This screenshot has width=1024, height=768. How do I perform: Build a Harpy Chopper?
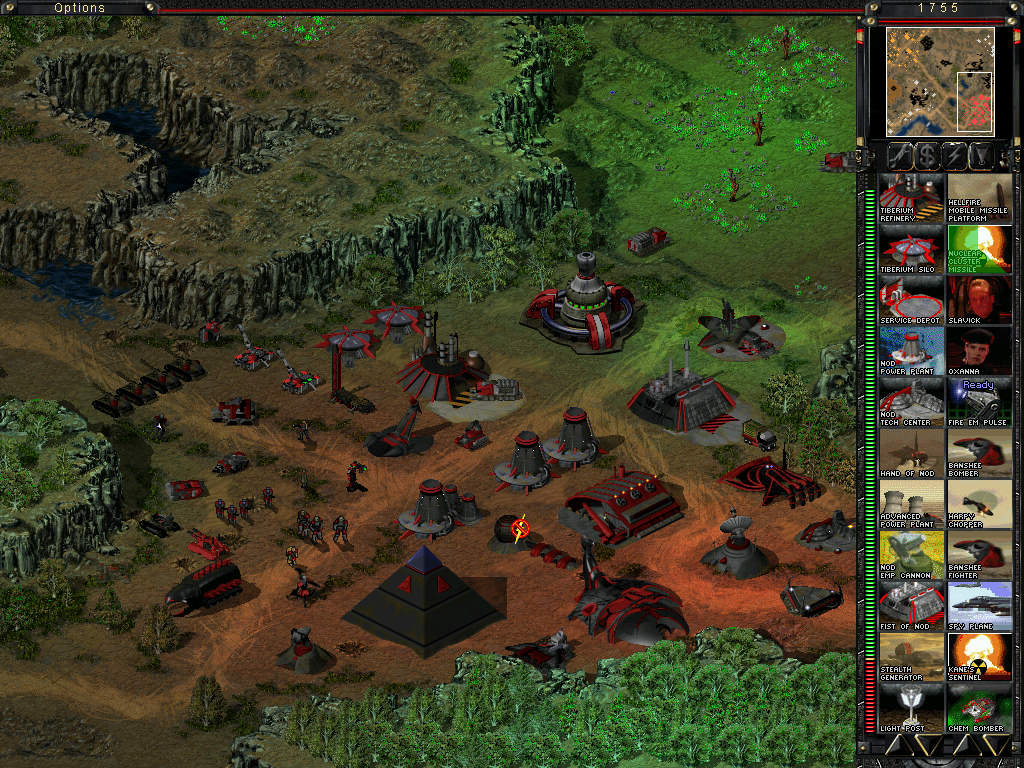pyautogui.click(x=979, y=504)
